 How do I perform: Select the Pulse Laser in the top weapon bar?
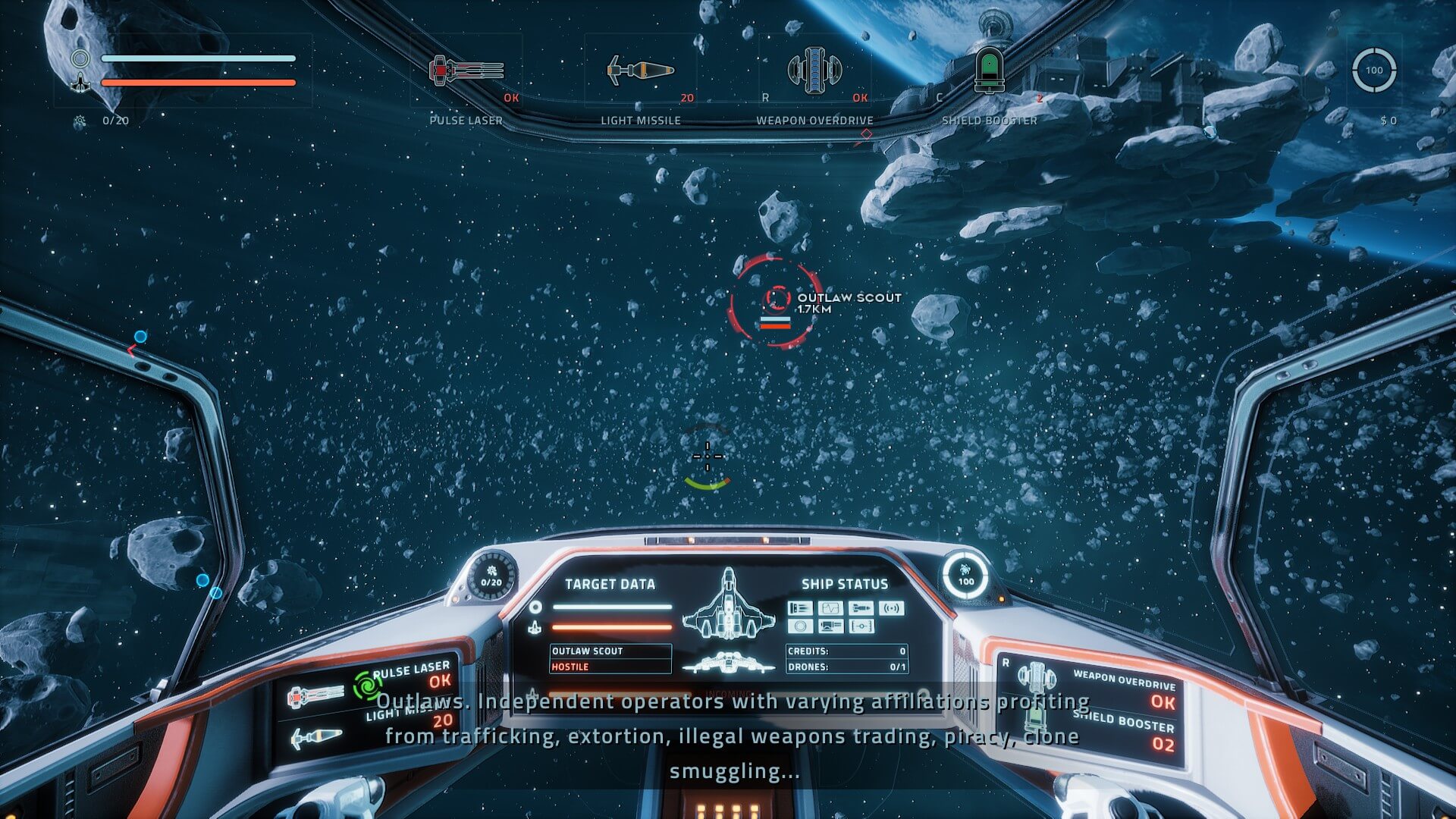pos(466,71)
